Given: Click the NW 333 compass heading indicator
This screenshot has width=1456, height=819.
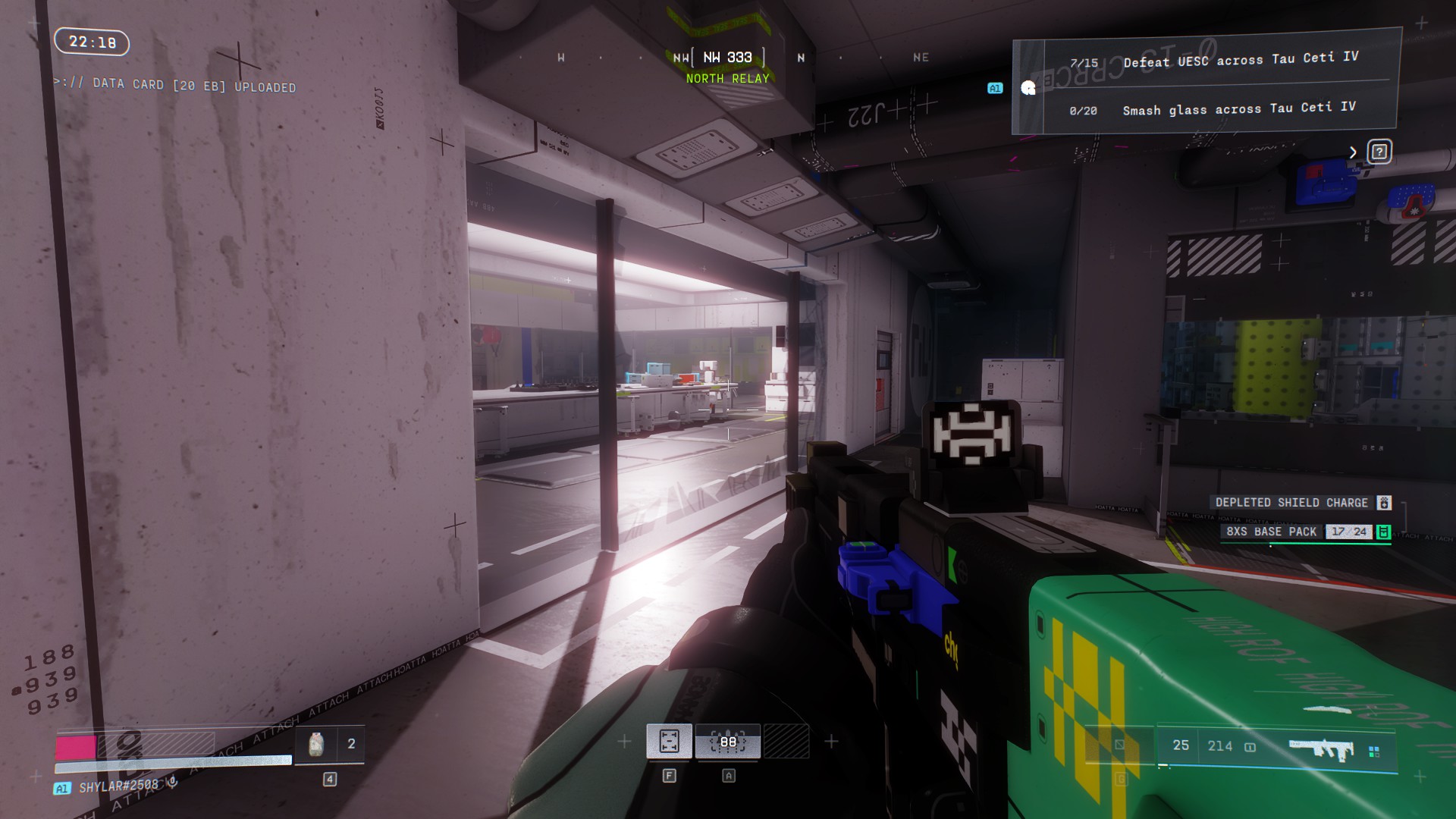Looking at the screenshot, I should [x=727, y=58].
